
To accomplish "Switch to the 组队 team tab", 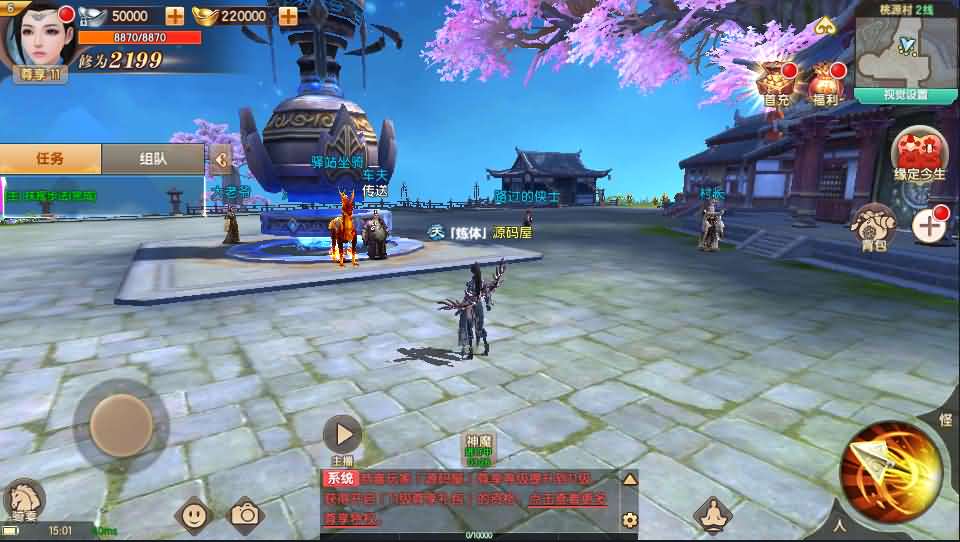I will tap(153, 158).
